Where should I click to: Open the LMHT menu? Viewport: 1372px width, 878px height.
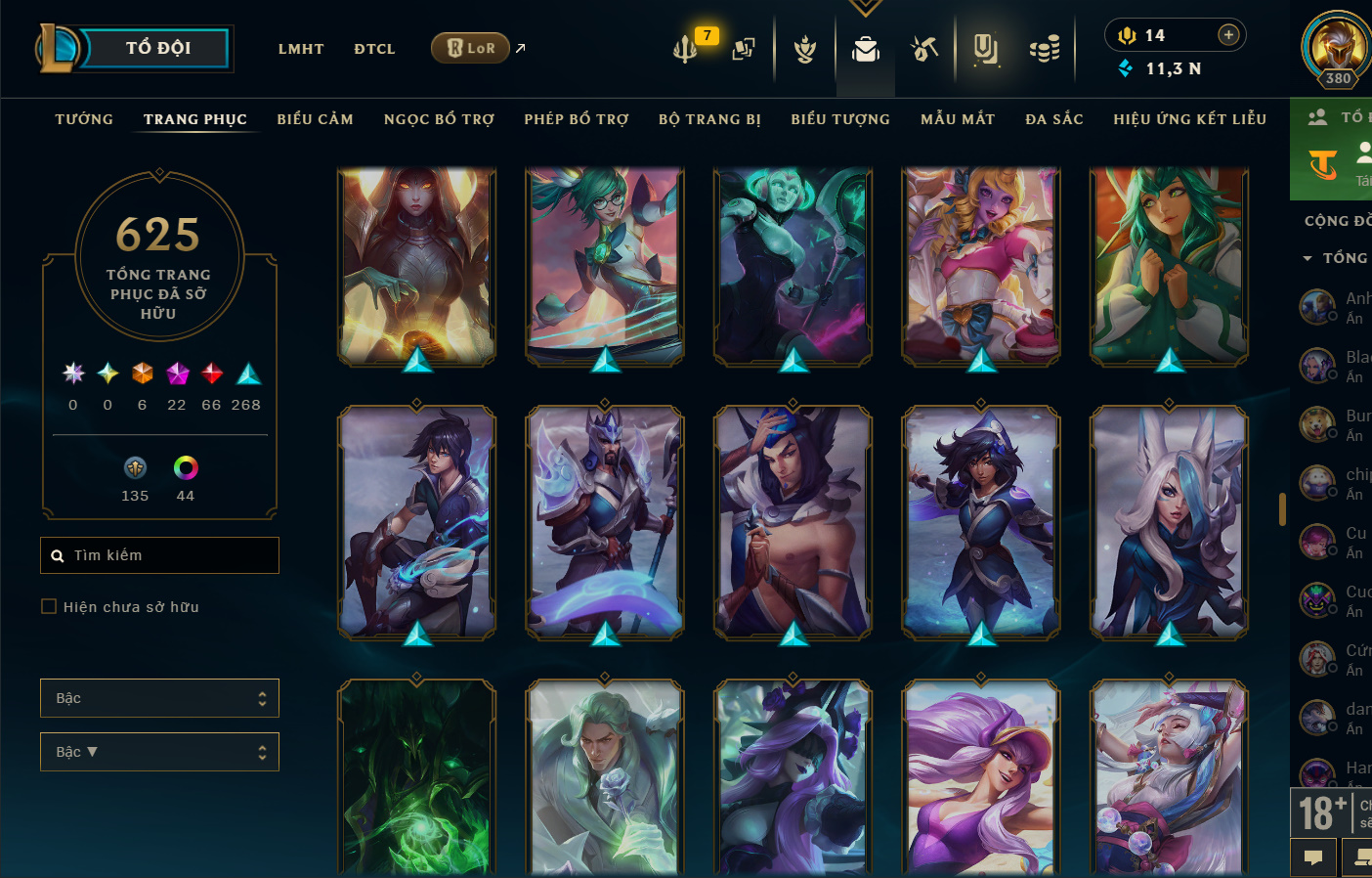[x=301, y=49]
